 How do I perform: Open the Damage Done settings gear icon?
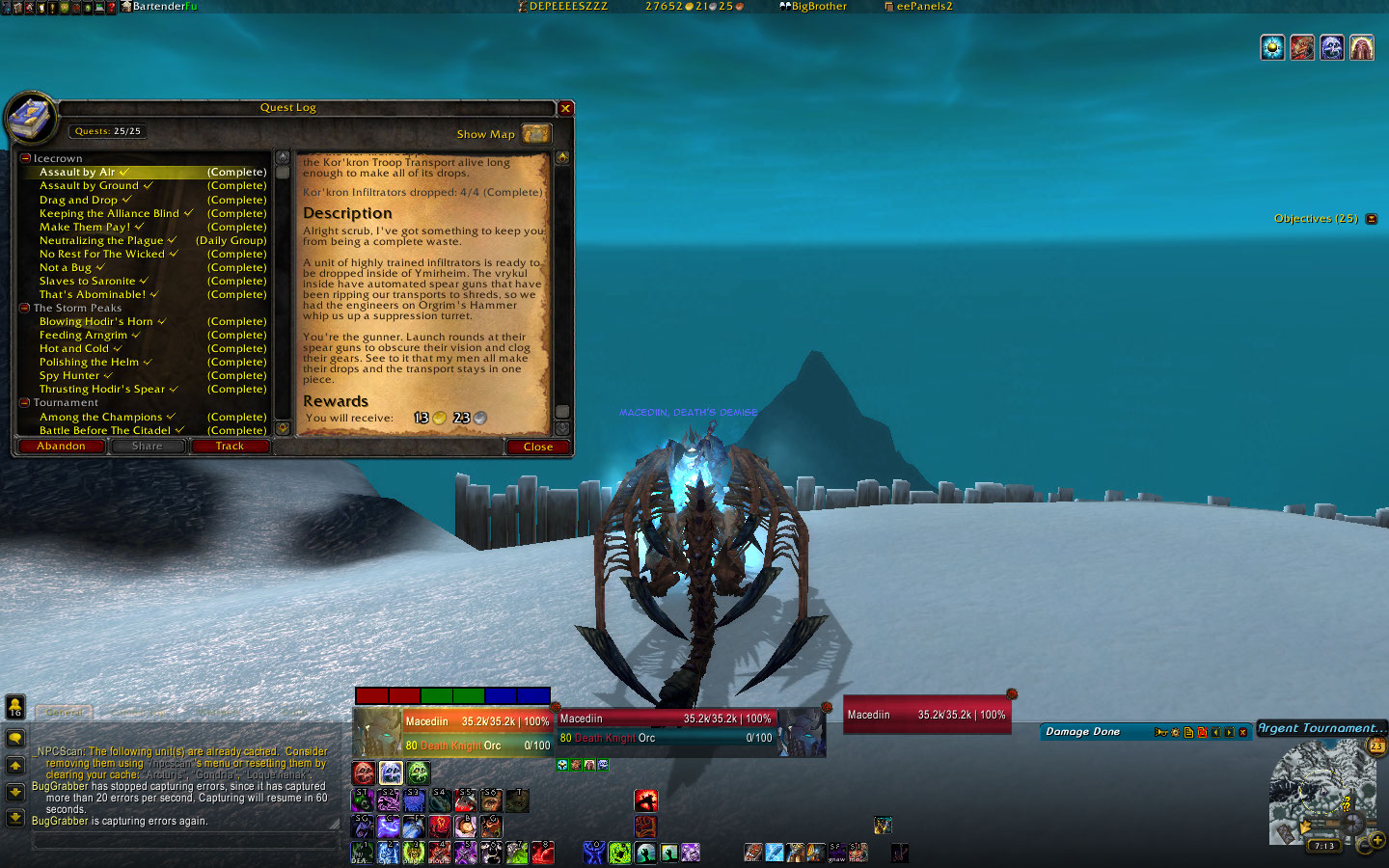click(1176, 732)
